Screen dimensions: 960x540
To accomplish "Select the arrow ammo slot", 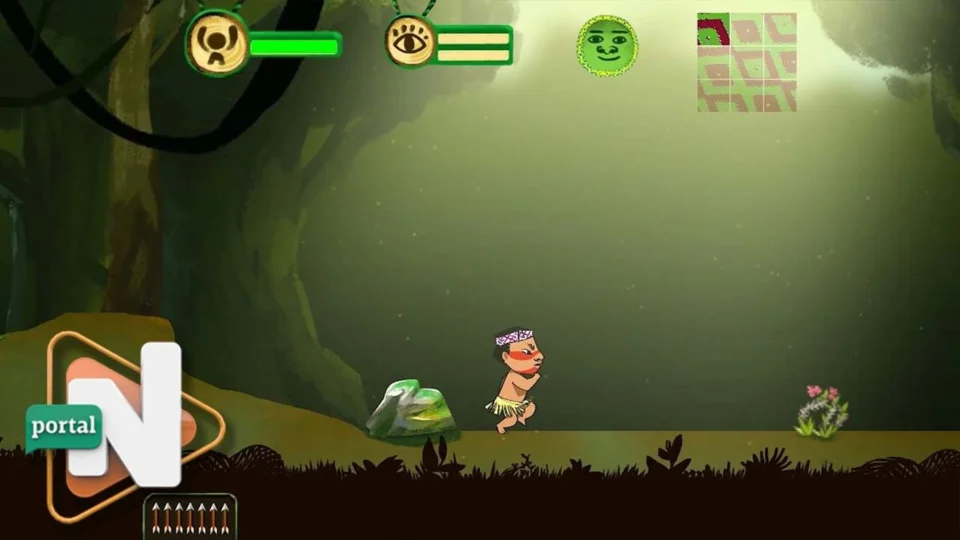I will [x=190, y=516].
